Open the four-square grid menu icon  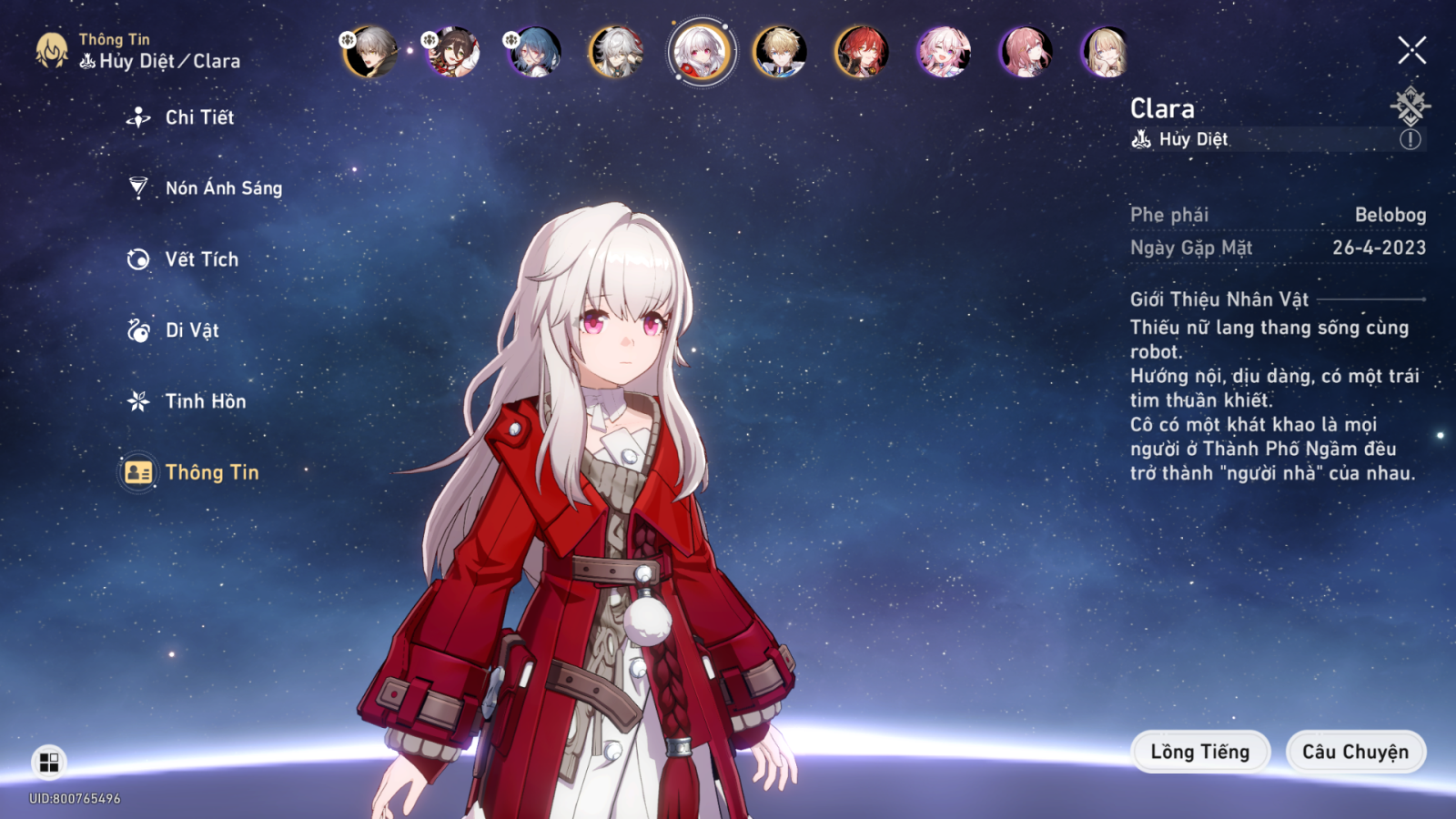pyautogui.click(x=49, y=763)
